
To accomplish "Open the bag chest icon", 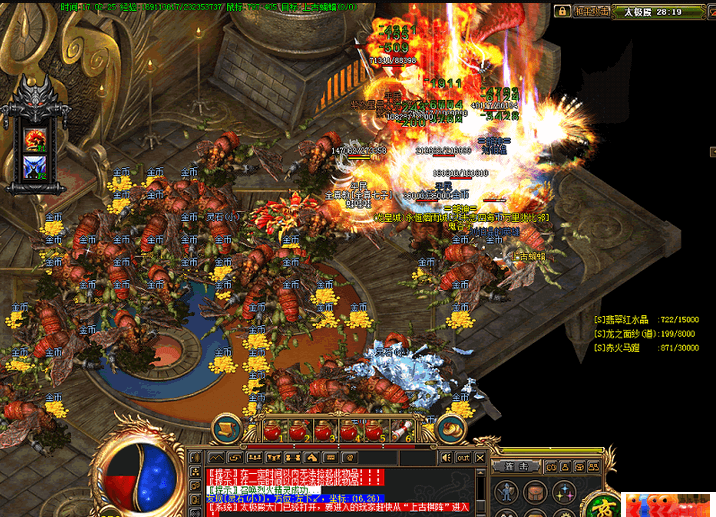I will [x=536, y=491].
